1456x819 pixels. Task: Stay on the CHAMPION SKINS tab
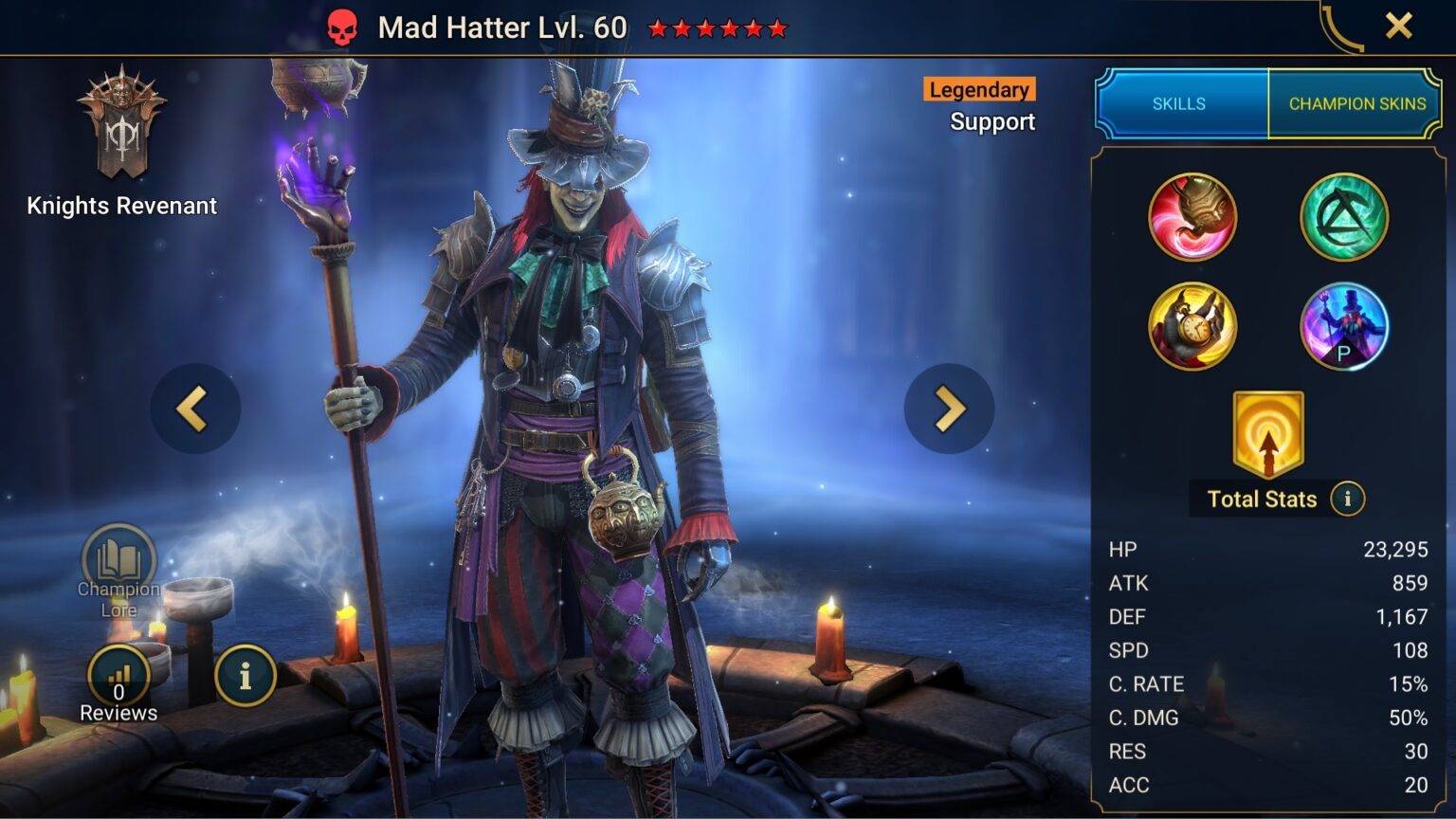tap(1356, 104)
